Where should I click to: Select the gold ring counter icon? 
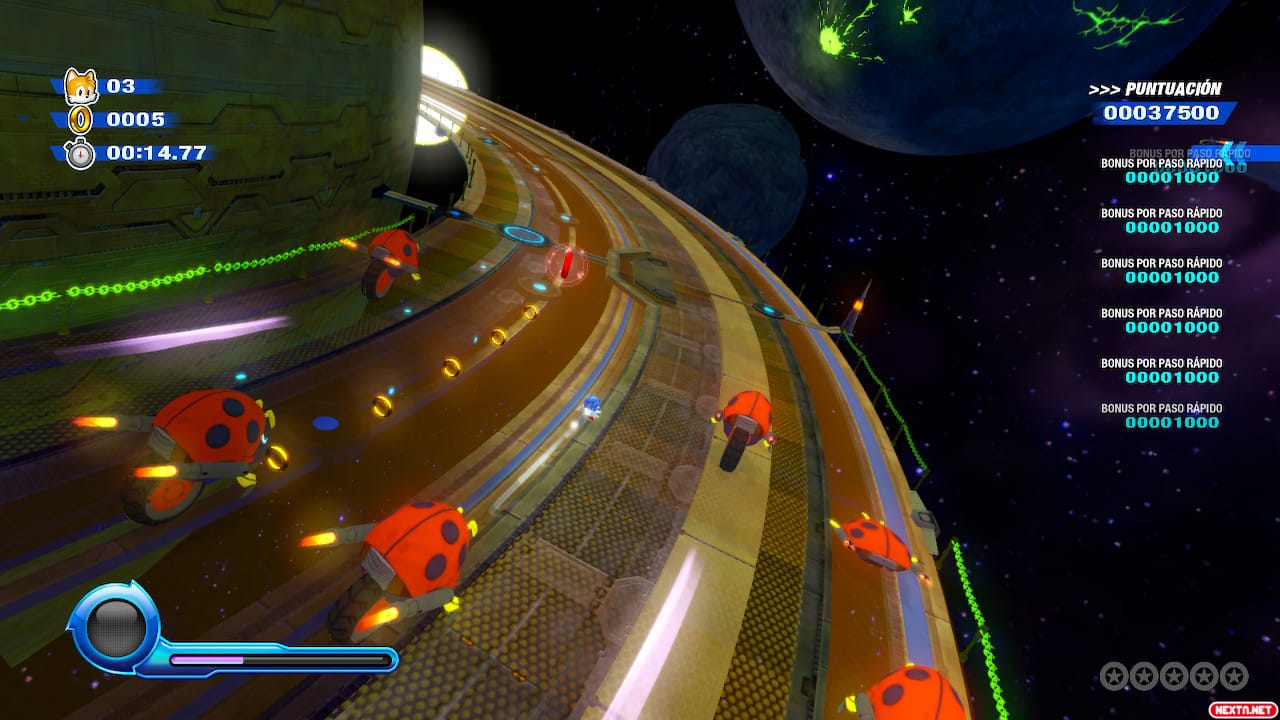coord(80,121)
